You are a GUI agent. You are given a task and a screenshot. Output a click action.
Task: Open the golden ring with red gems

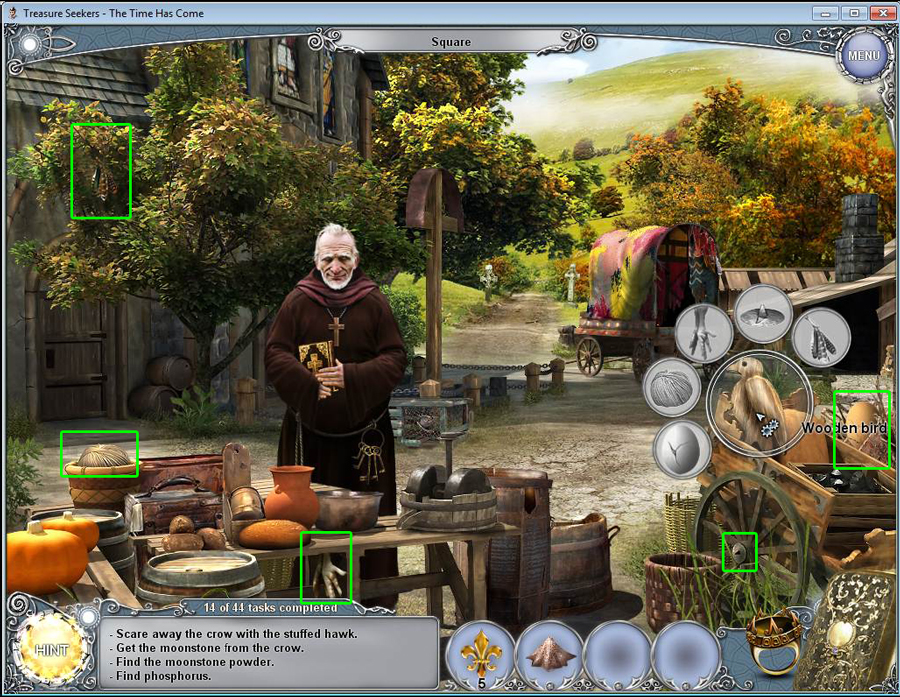coord(772,641)
